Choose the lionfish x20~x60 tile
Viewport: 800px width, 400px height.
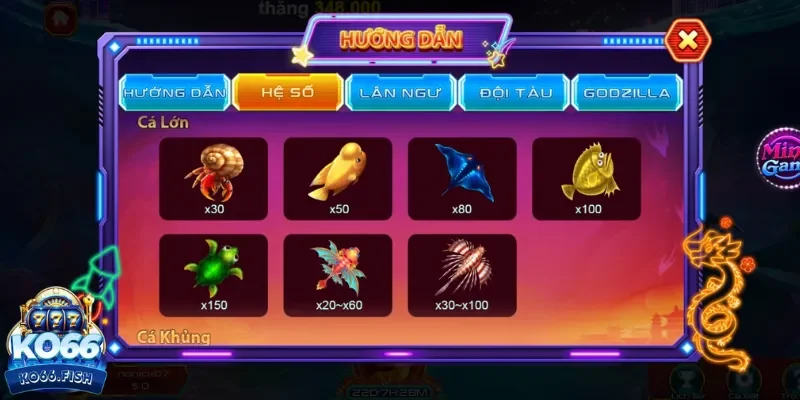click(338, 275)
